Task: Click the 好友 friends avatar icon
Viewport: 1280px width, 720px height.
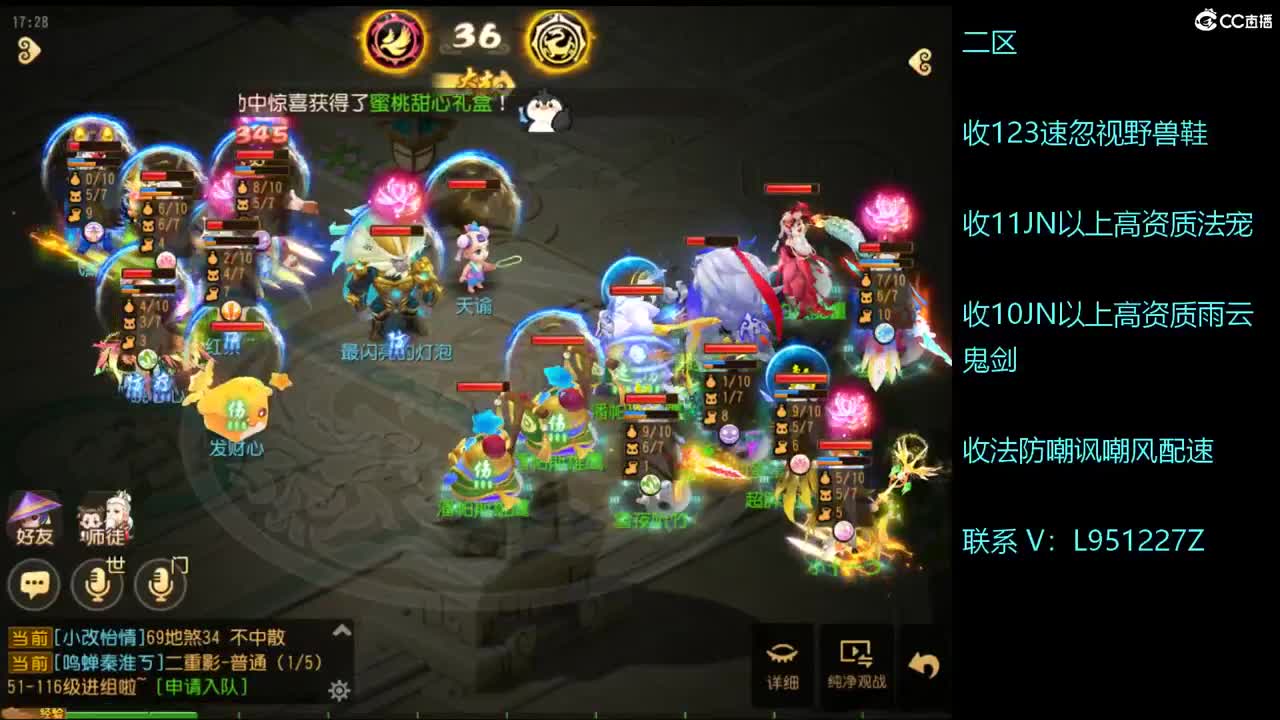Action: coord(35,517)
